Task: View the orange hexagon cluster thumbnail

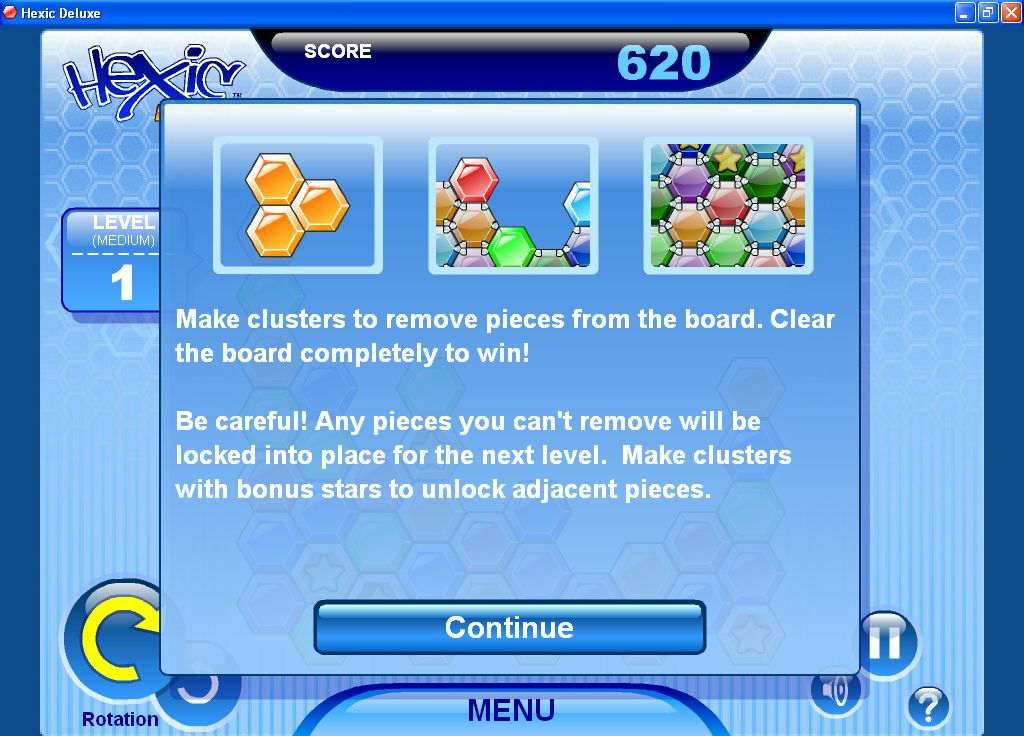Action: [x=298, y=205]
